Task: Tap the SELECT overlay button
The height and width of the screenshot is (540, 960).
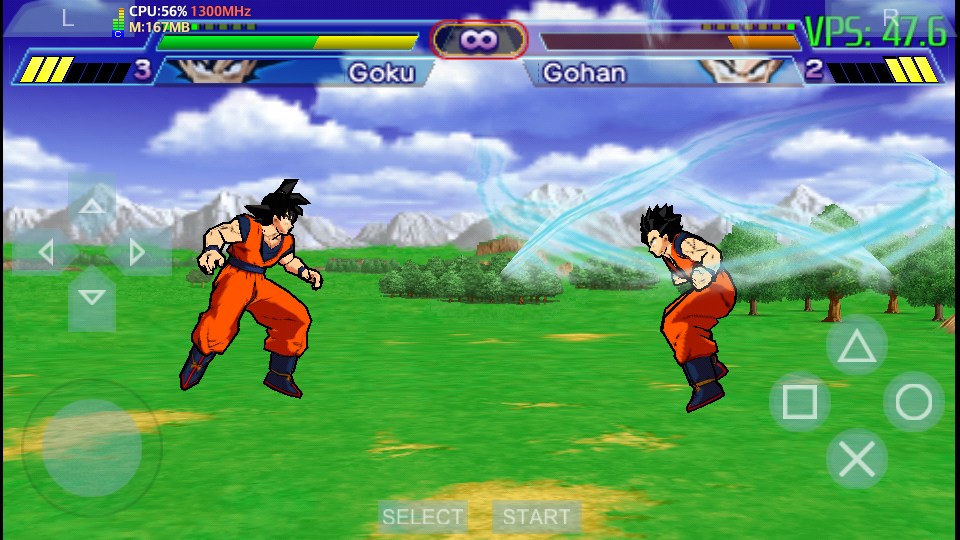Action: point(423,517)
